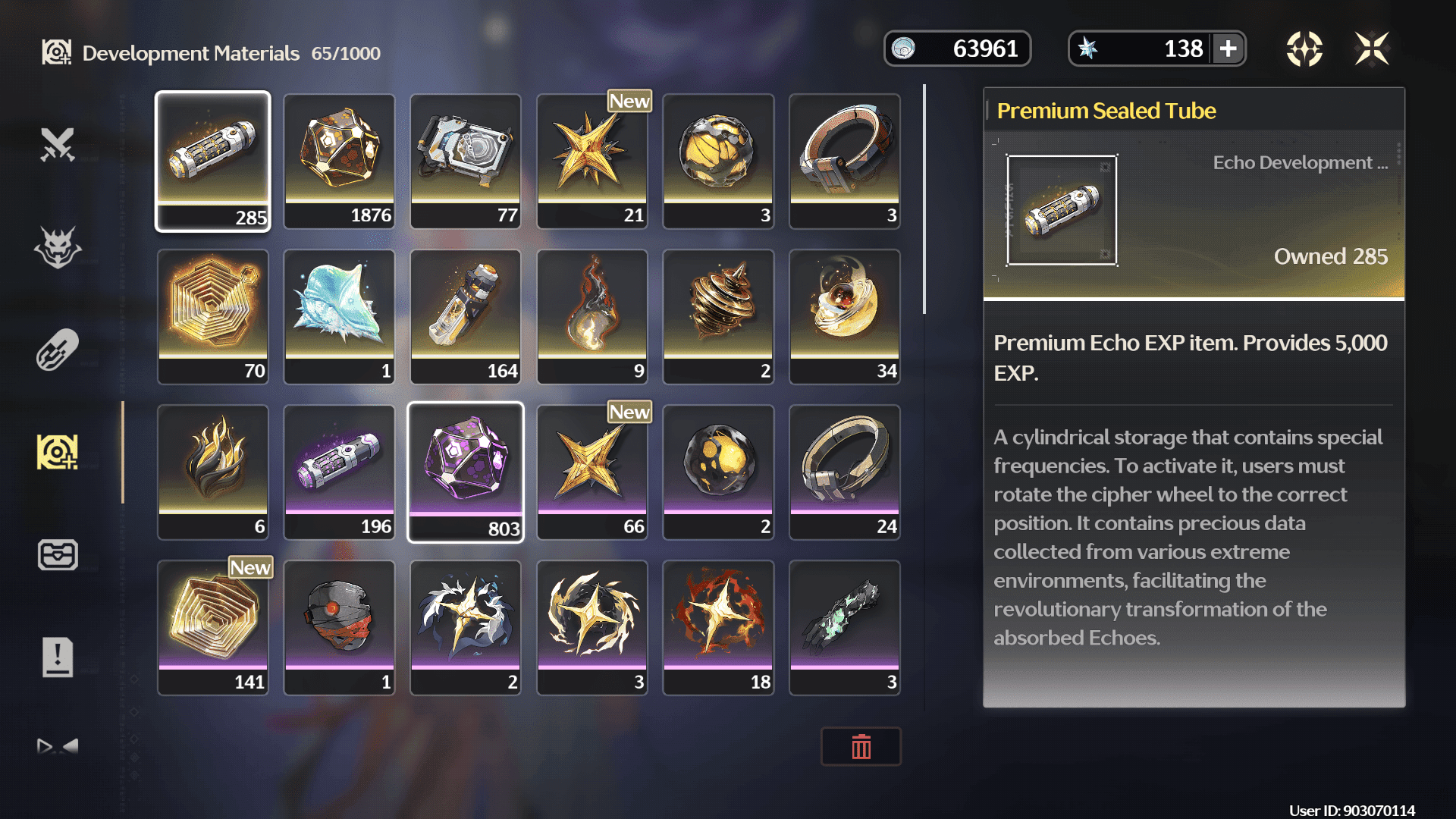1456x819 pixels.
Task: Select the purple dodecahedron item with 803
Action: point(466,472)
